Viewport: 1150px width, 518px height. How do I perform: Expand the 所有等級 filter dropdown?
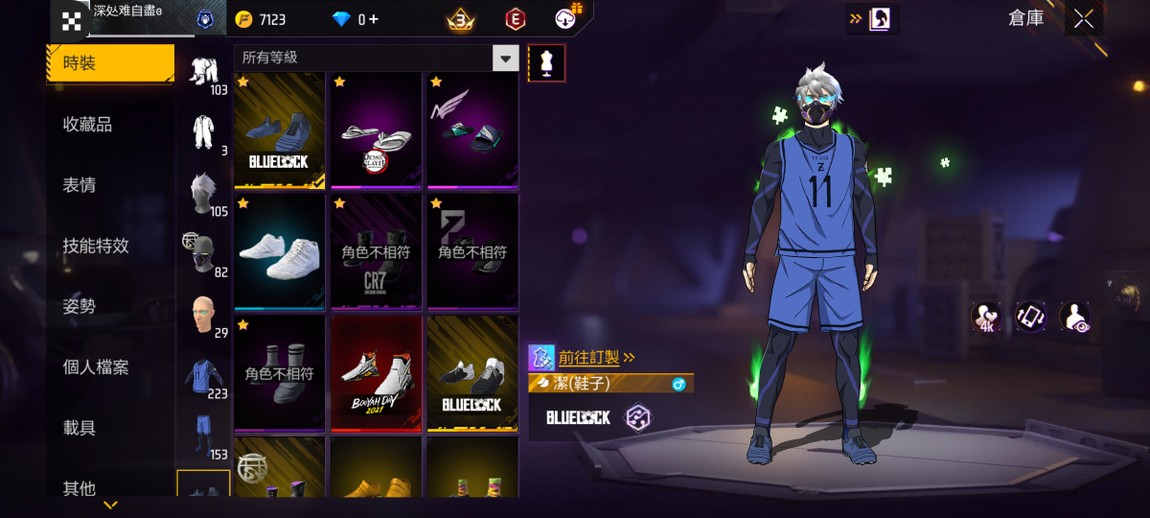point(505,58)
